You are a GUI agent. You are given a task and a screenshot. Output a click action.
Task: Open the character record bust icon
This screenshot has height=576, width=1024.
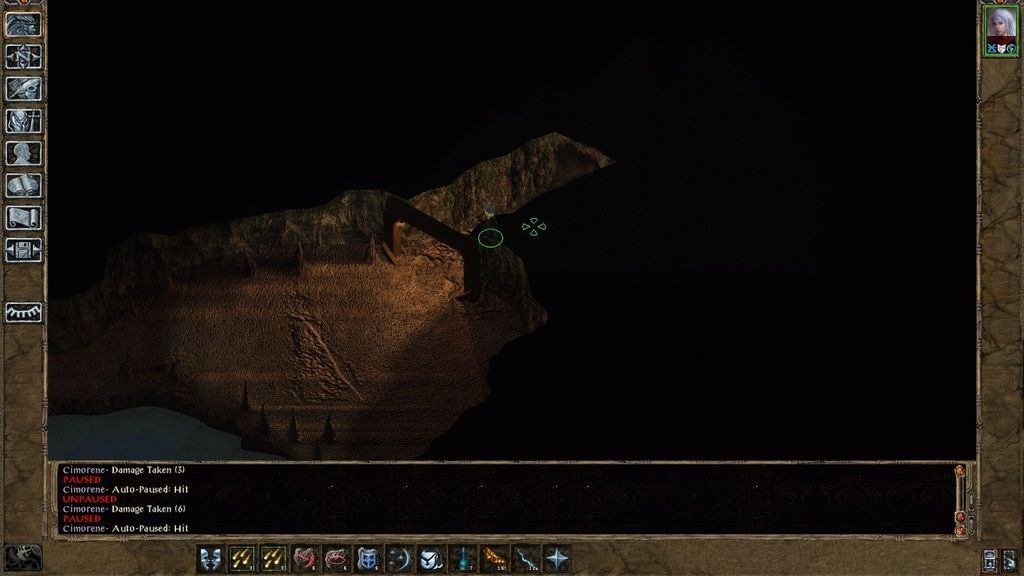(24, 153)
